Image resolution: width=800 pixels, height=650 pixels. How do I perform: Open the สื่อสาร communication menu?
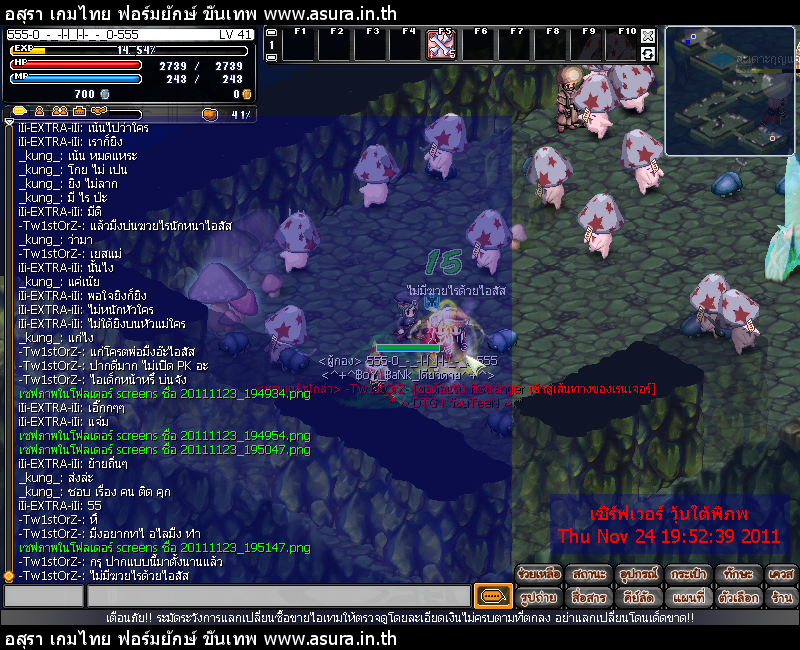[x=590, y=597]
